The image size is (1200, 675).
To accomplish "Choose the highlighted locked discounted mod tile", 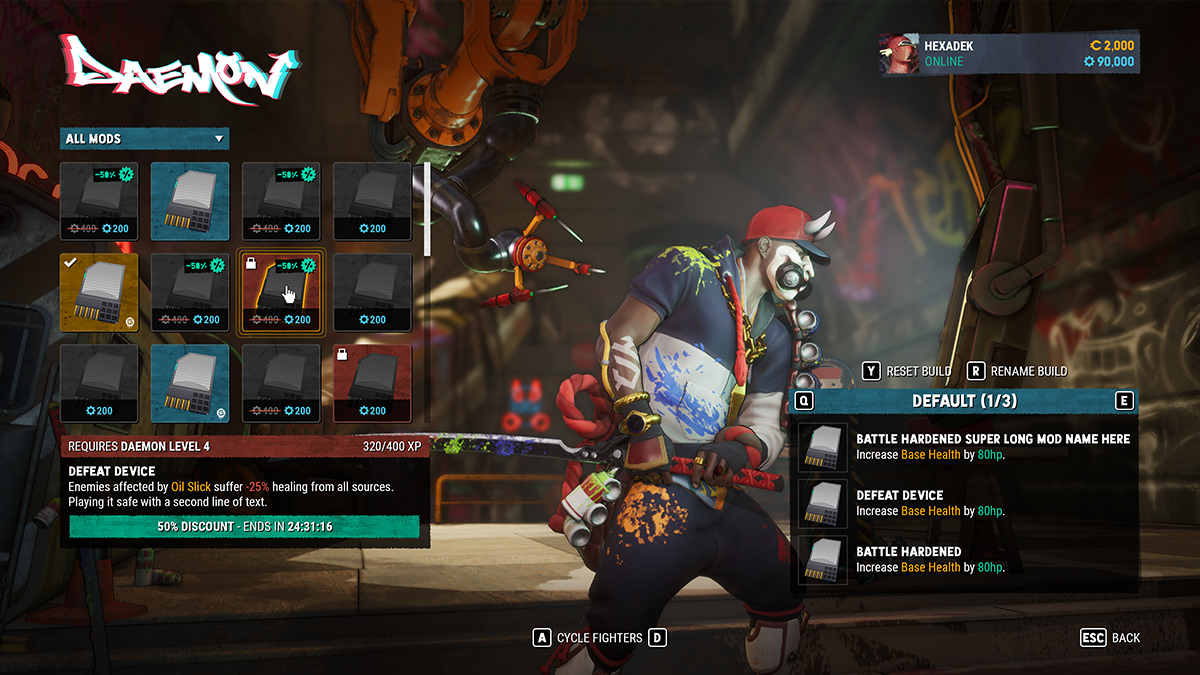I will pos(281,292).
